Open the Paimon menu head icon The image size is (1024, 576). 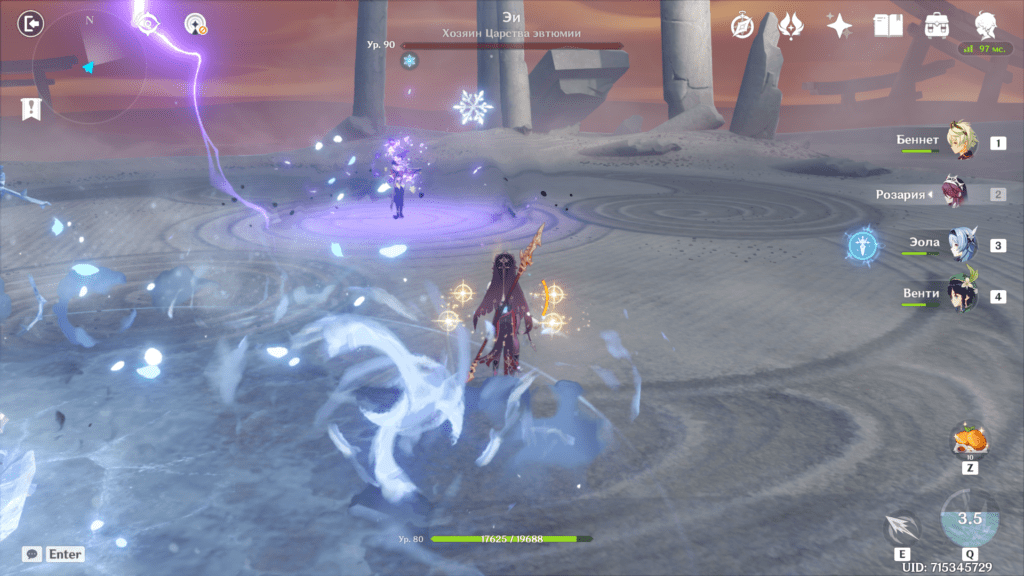pos(984,25)
